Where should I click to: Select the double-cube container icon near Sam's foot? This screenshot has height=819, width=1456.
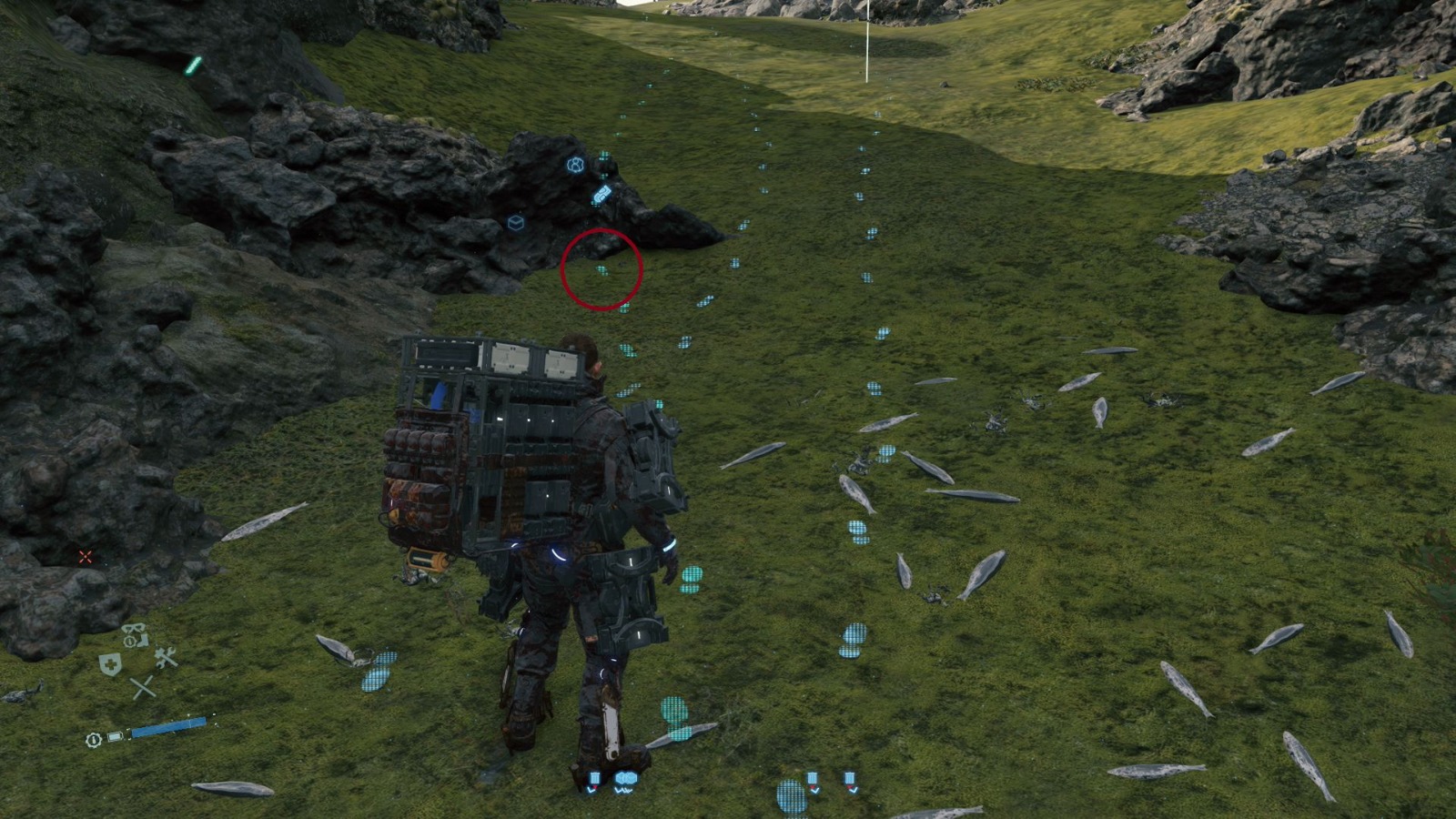point(626,778)
